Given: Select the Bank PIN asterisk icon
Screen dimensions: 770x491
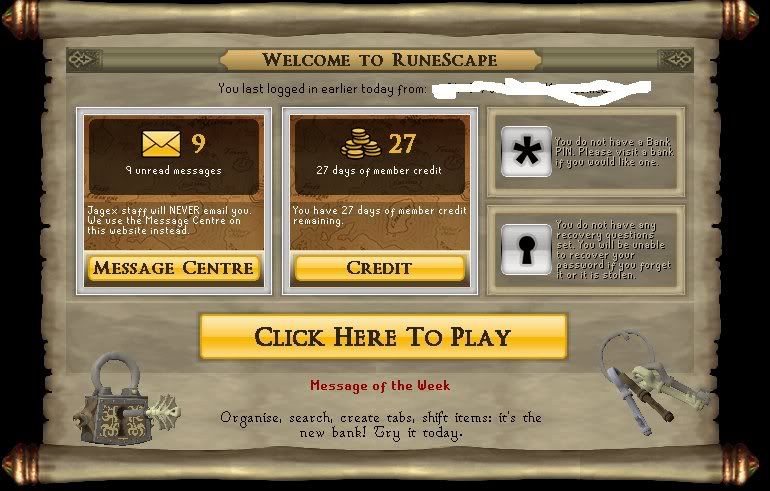Looking at the screenshot, I should coord(525,152).
